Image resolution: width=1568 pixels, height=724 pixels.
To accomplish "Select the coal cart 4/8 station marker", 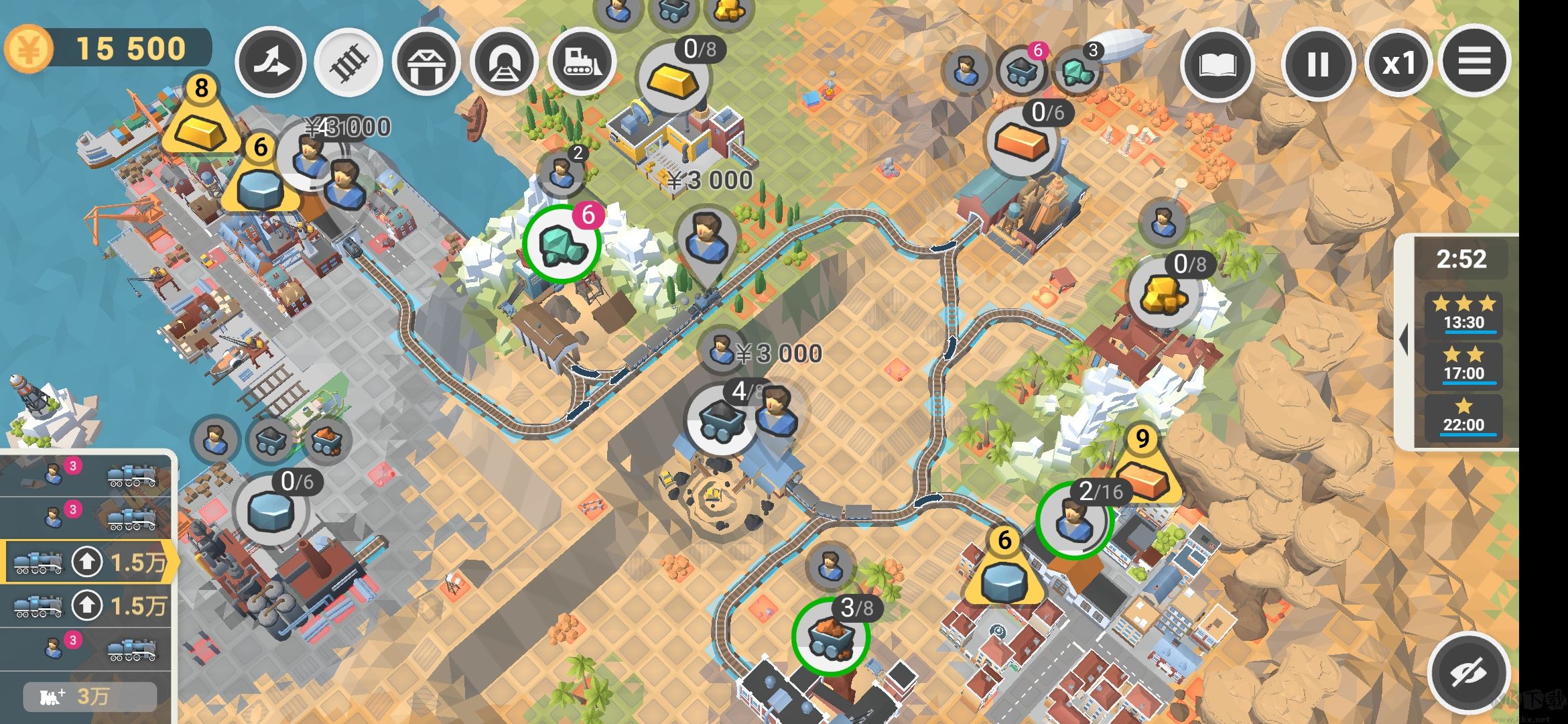I will coord(721,419).
